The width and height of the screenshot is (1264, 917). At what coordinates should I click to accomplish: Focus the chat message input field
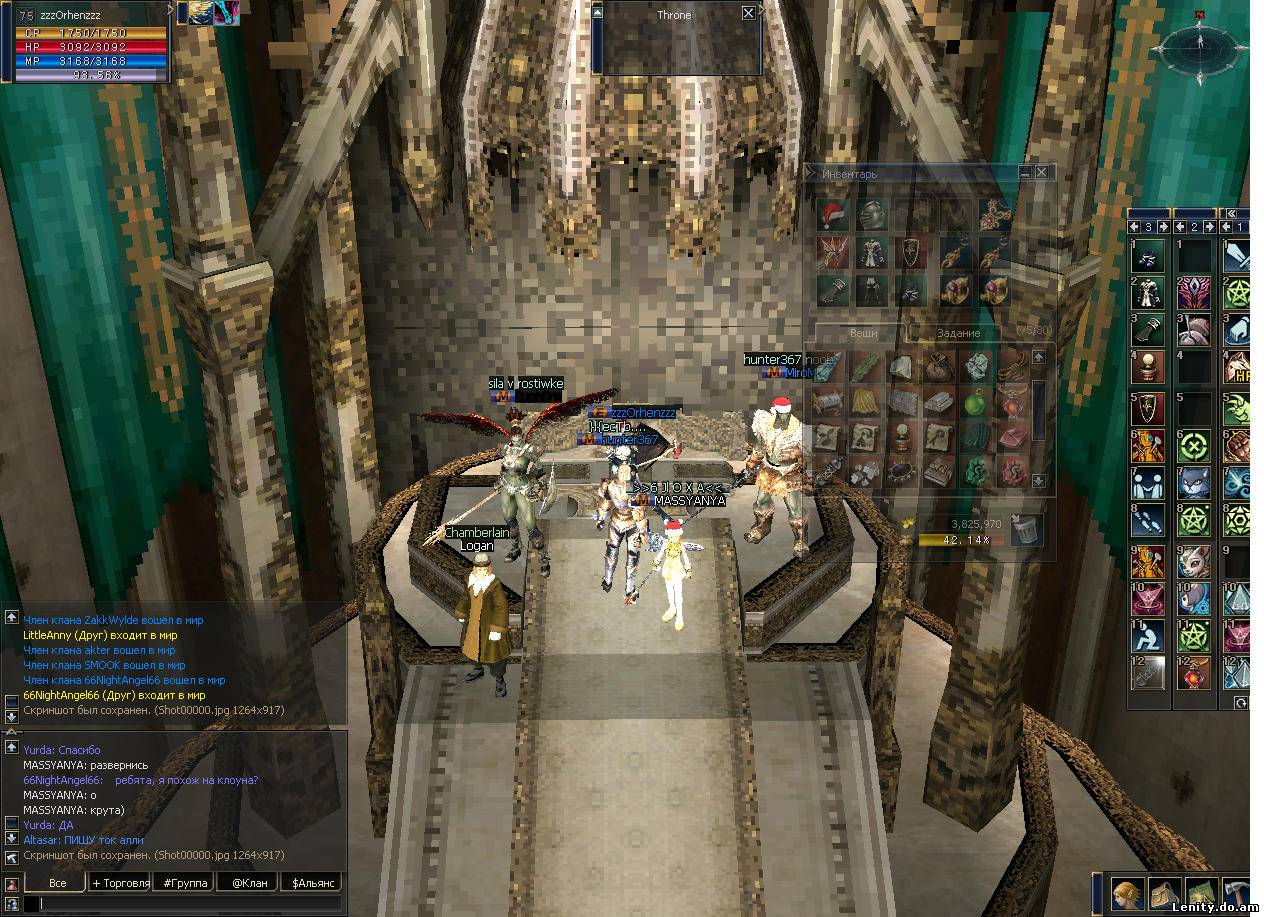tap(190, 904)
